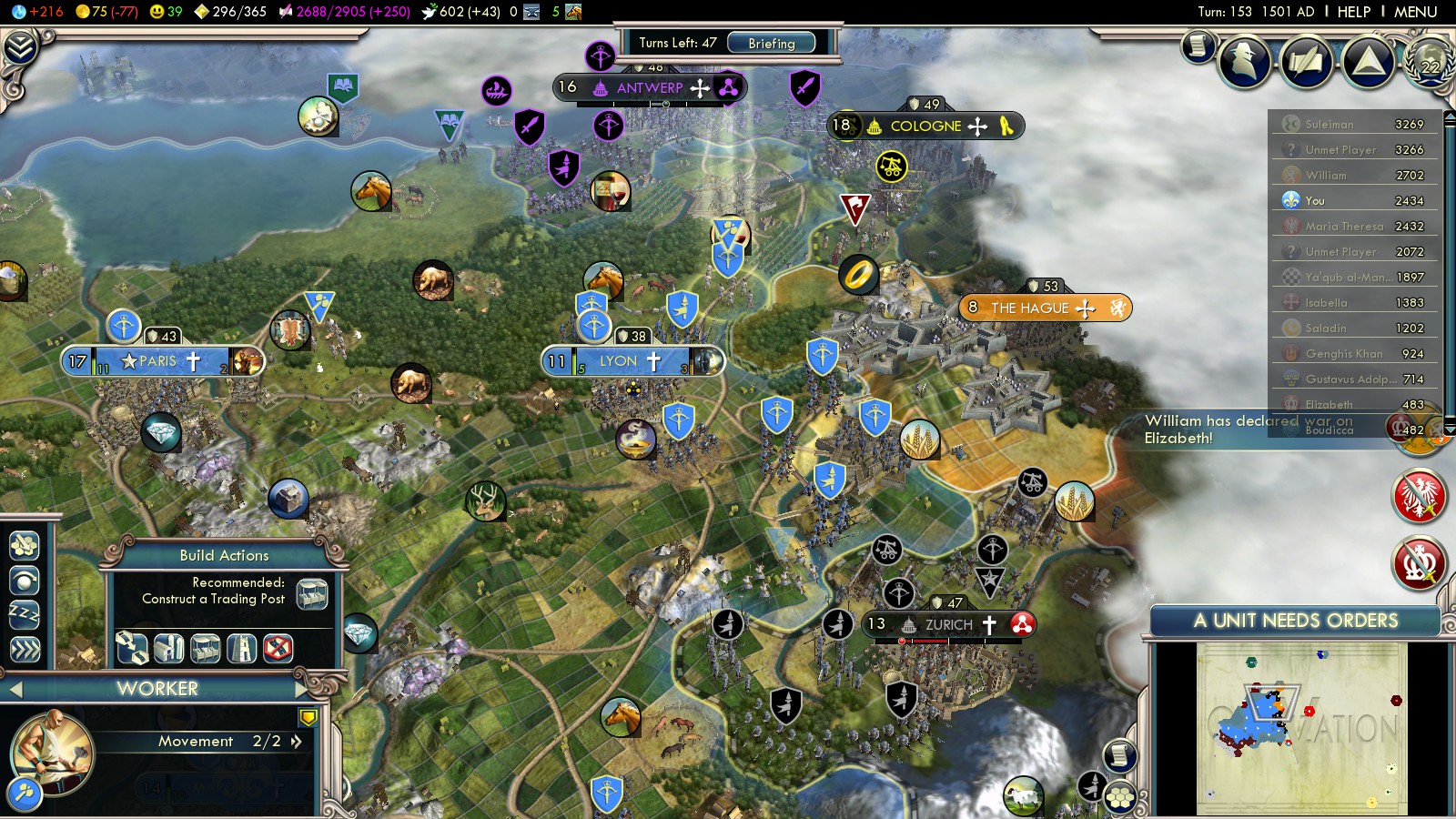Click the minimap to move the camera
1456x819 pixels.
click(x=1301, y=728)
